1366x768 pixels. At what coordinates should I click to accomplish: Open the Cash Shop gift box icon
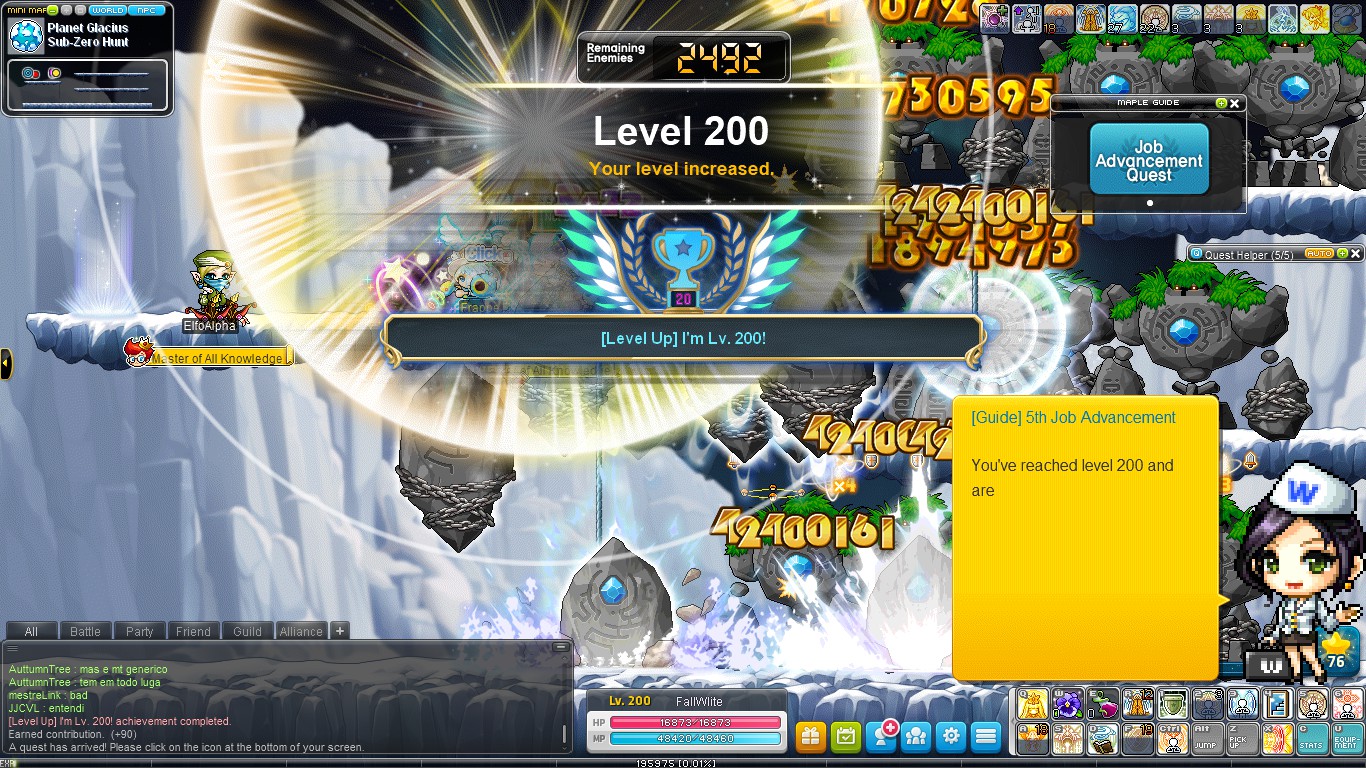[x=811, y=737]
